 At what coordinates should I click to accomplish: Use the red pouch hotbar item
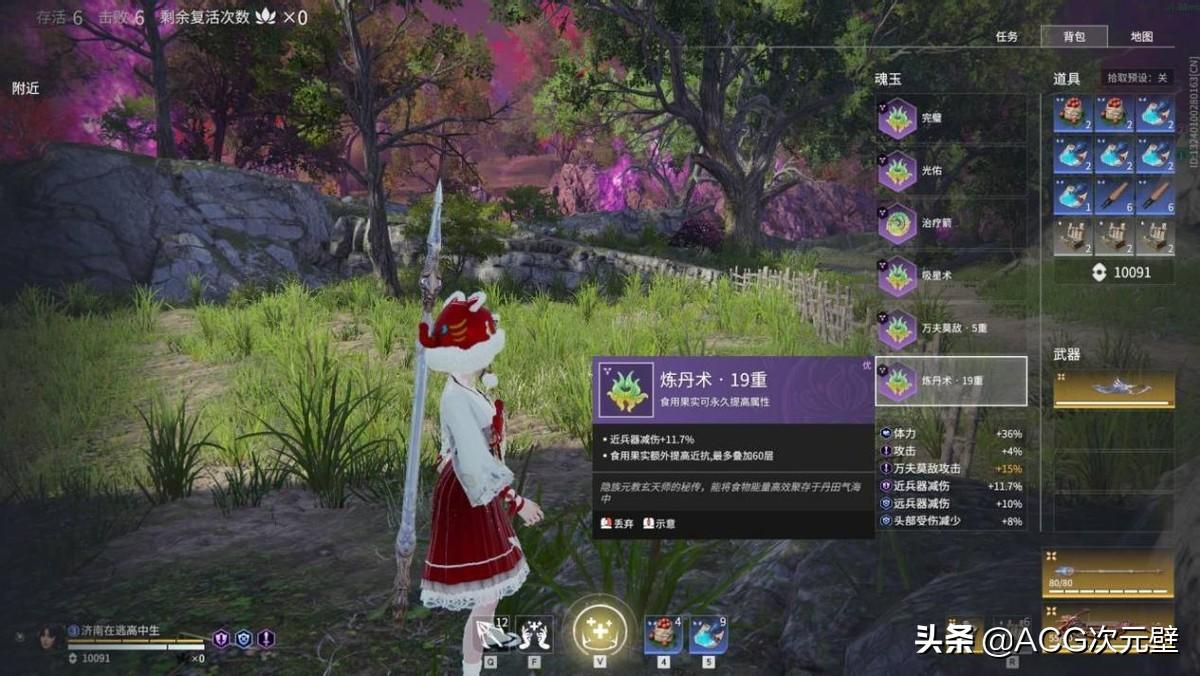(663, 635)
